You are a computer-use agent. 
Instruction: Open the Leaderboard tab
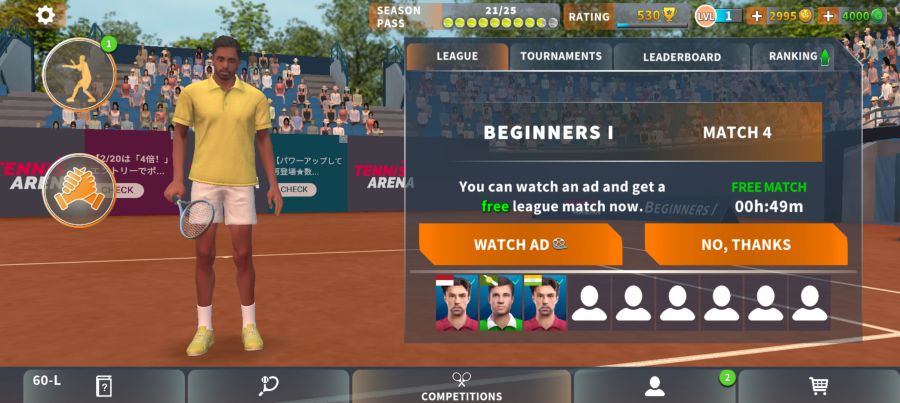(x=681, y=57)
